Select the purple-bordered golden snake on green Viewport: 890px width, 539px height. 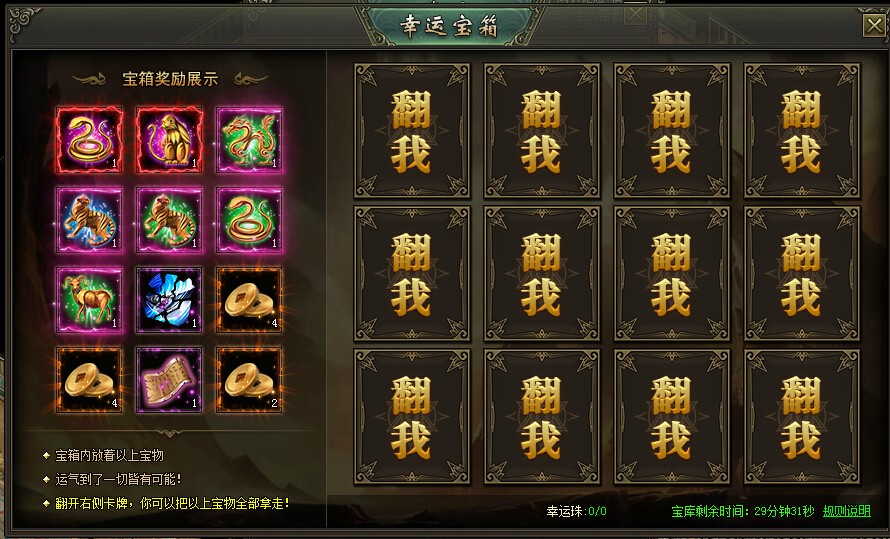click(x=249, y=220)
